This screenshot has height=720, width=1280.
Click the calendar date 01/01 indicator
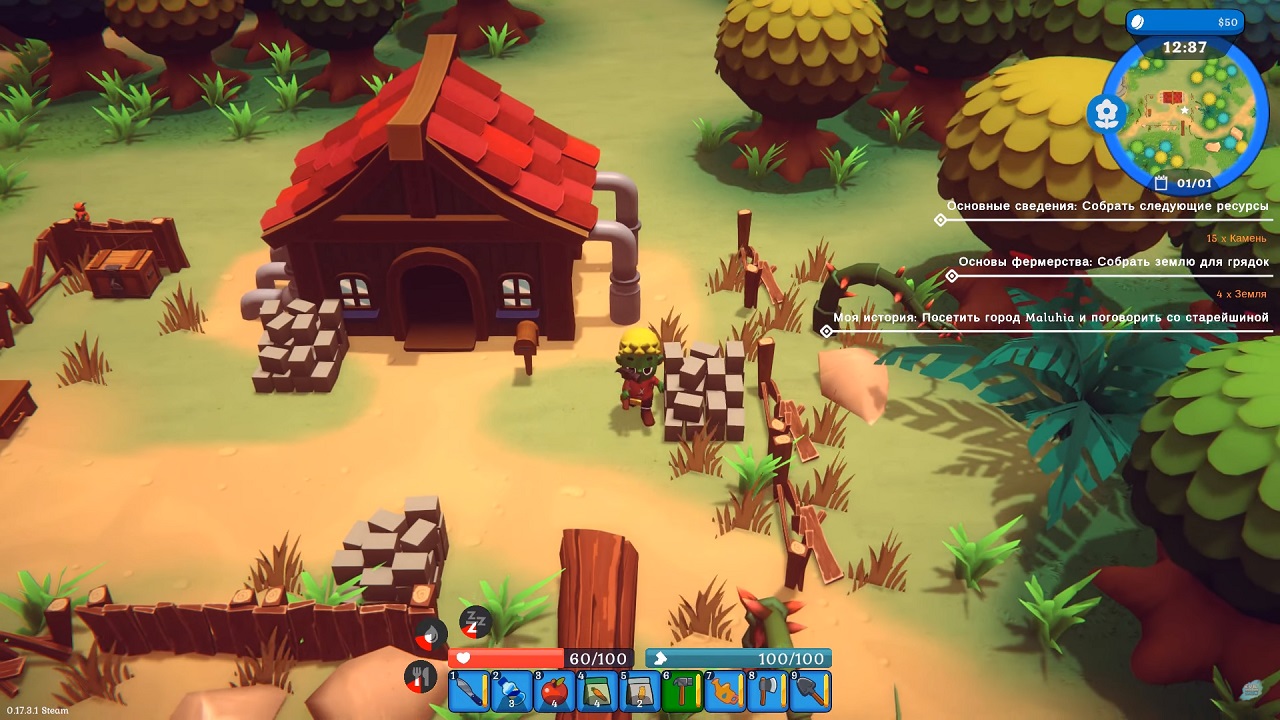pos(1184,183)
